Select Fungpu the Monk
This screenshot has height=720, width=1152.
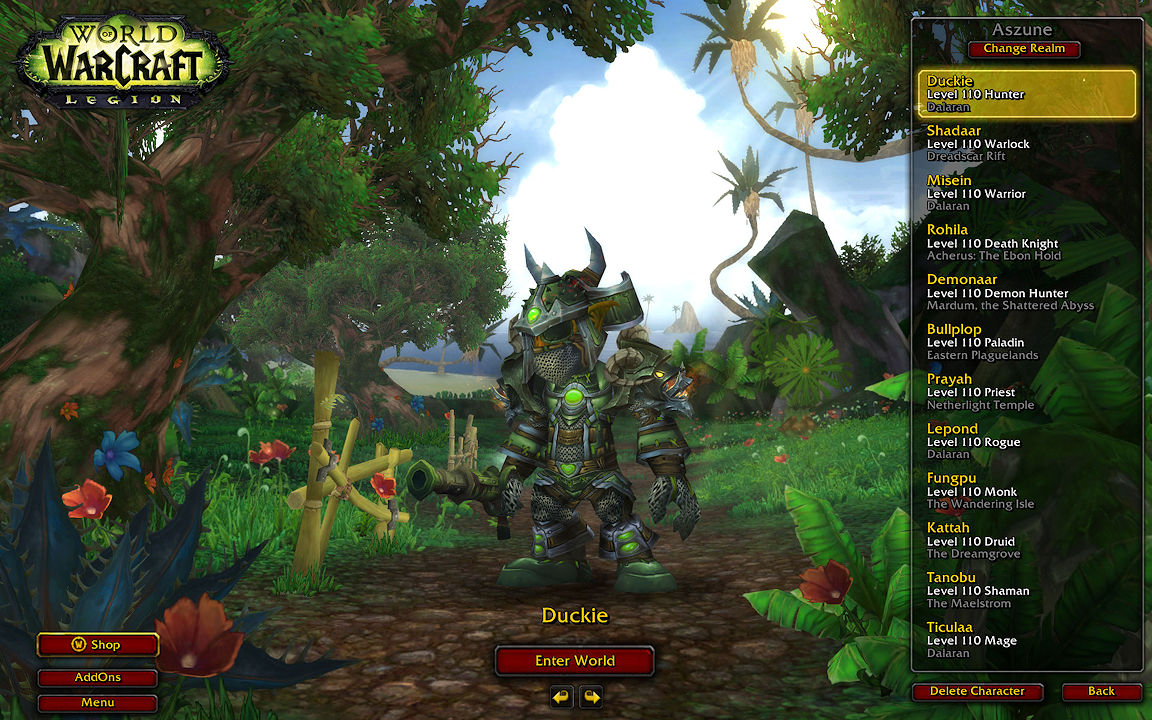[x=1027, y=491]
